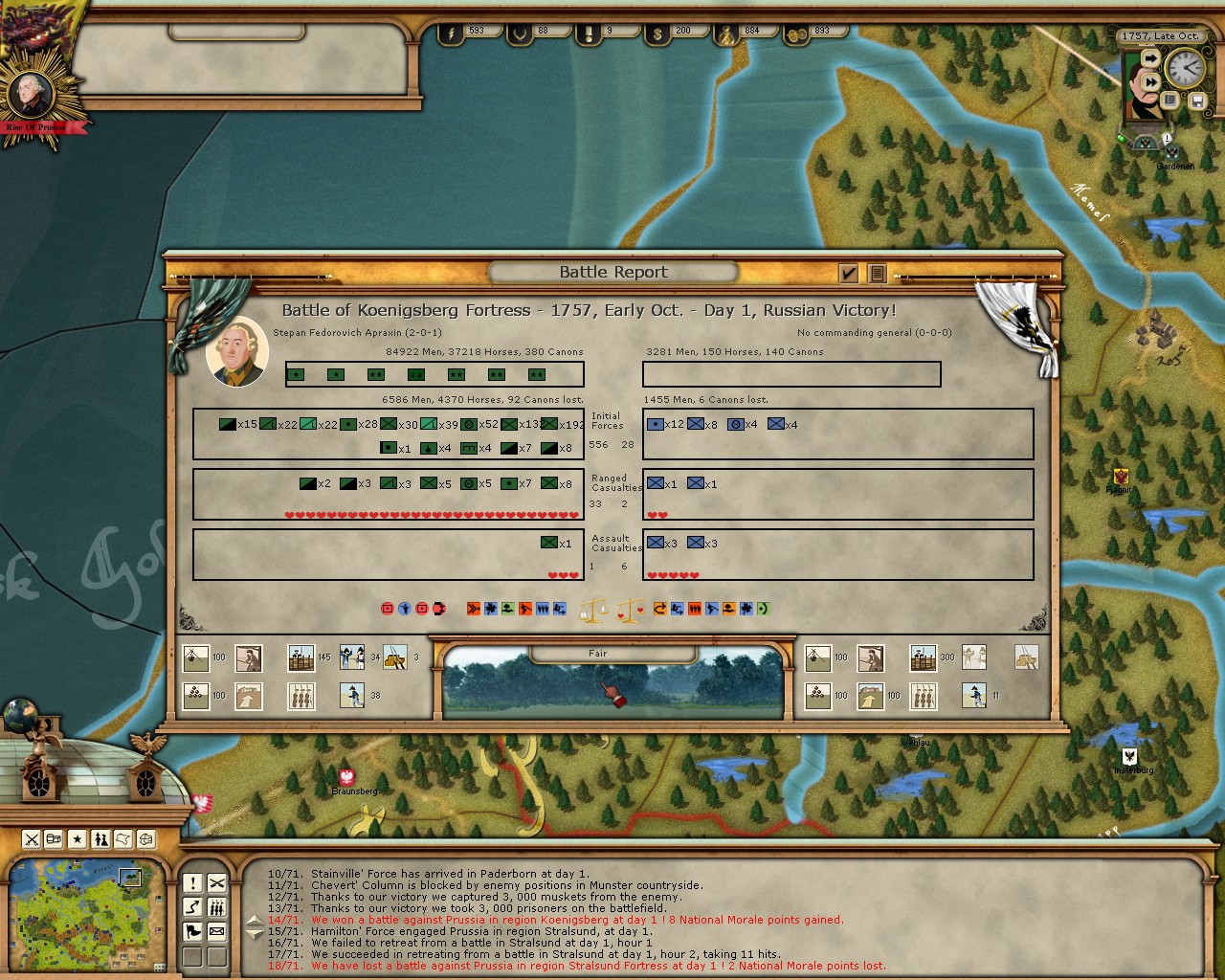Image resolution: width=1225 pixels, height=980 pixels.
Task: Advance to the next turn with fast-forward button
Action: (x=1151, y=83)
